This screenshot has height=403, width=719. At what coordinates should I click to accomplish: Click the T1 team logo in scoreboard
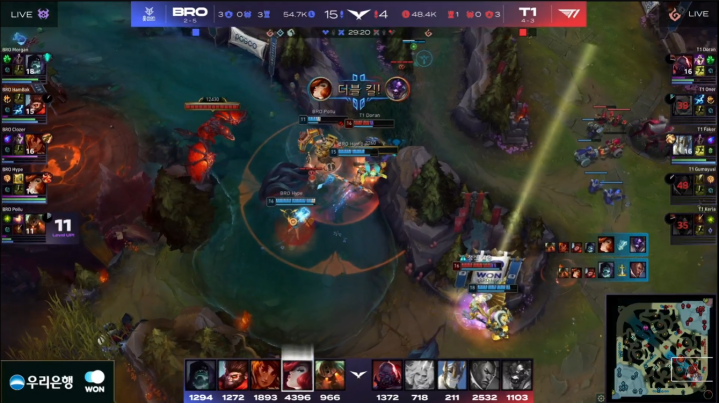(568, 14)
